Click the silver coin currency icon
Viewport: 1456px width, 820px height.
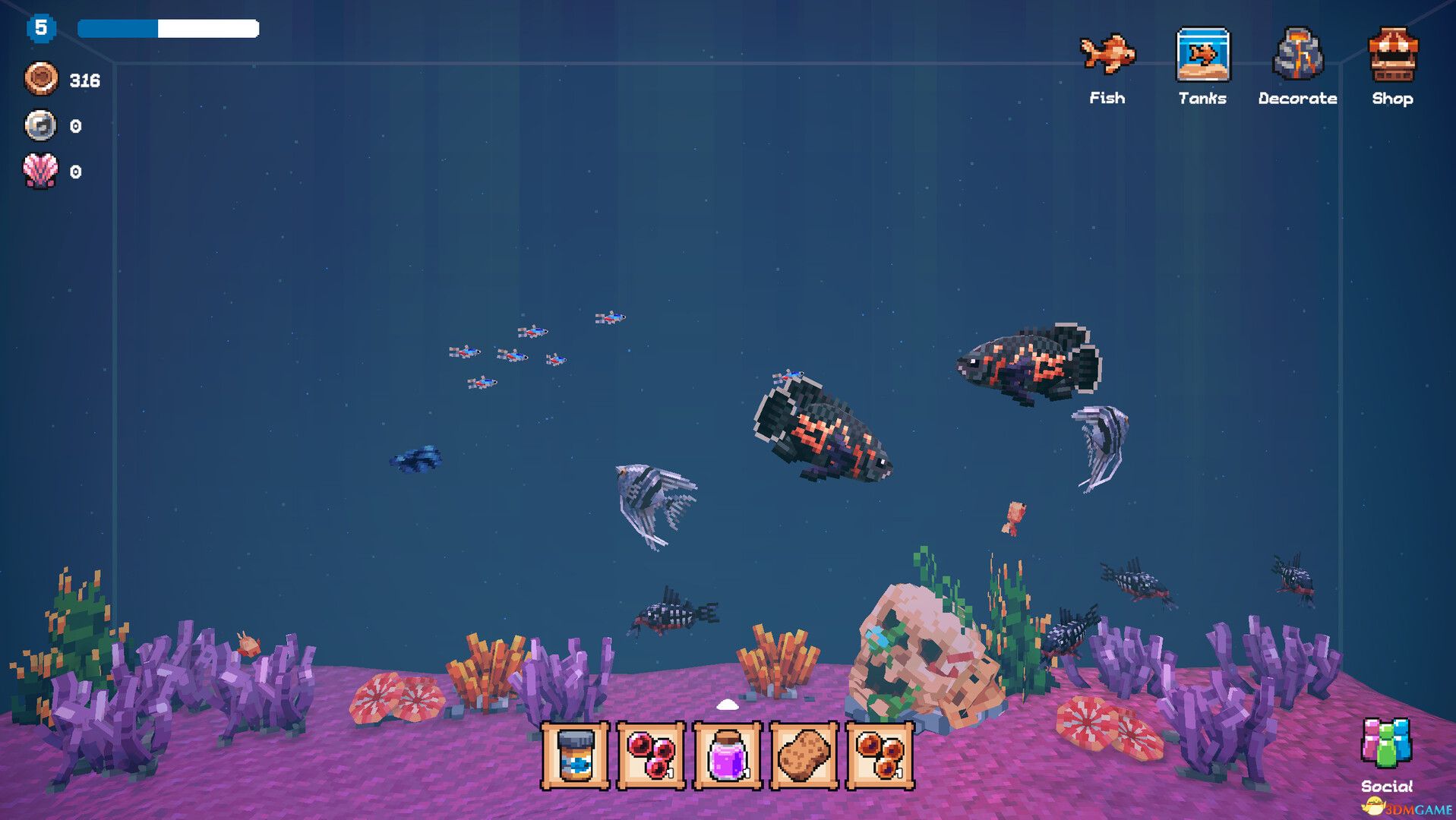42,125
